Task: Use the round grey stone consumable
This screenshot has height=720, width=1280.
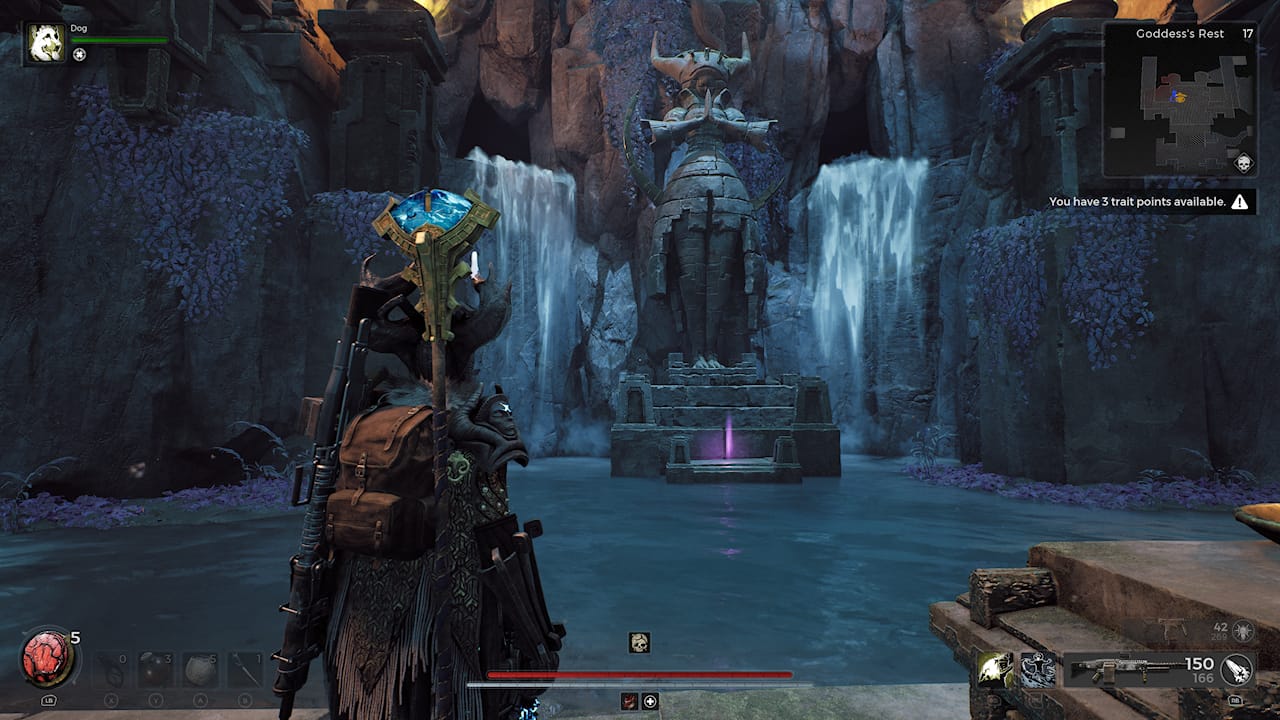Action: (x=200, y=670)
